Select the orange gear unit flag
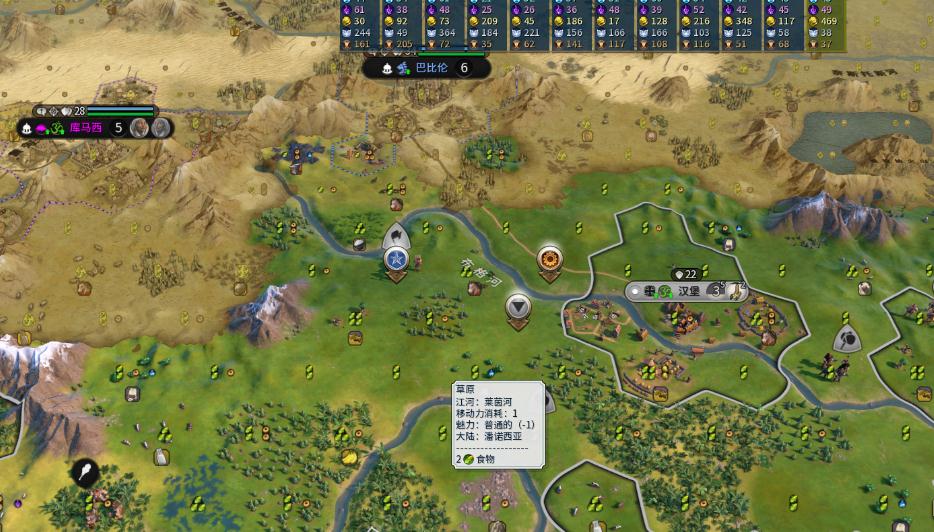Image resolution: width=934 pixels, height=532 pixels. pyautogui.click(x=549, y=259)
